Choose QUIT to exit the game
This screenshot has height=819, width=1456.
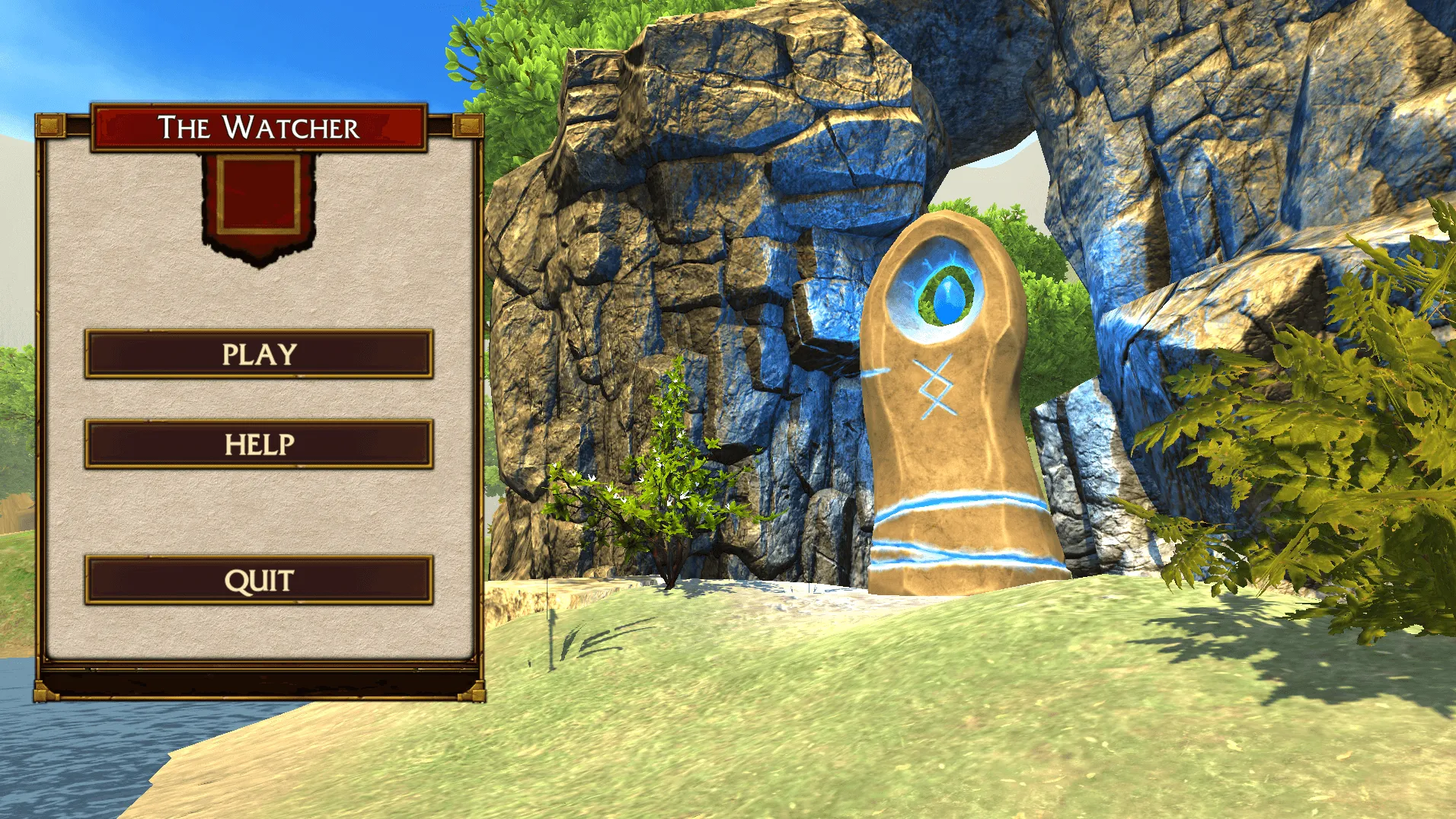click(259, 580)
